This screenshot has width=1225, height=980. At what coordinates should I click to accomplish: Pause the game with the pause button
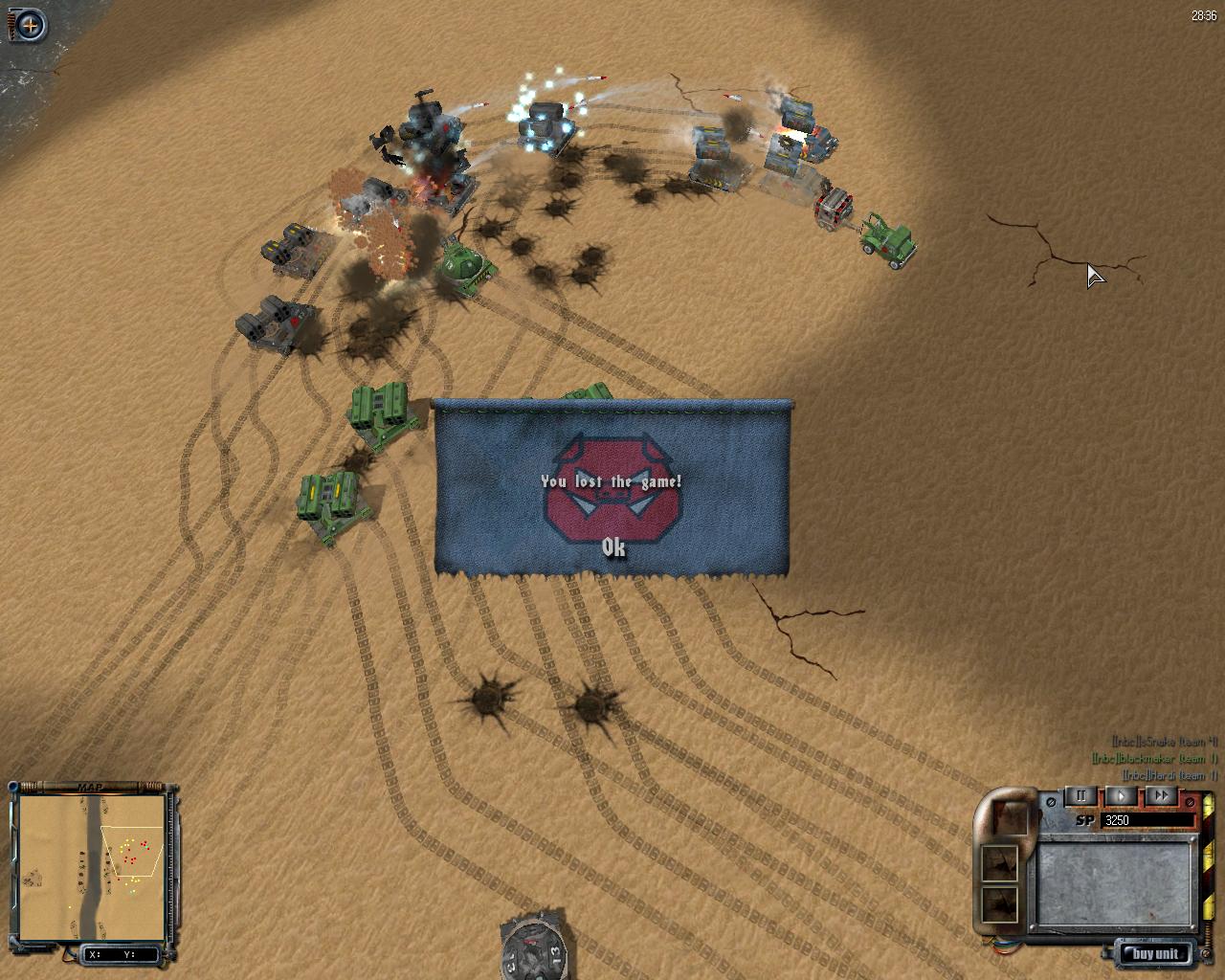[x=1081, y=795]
